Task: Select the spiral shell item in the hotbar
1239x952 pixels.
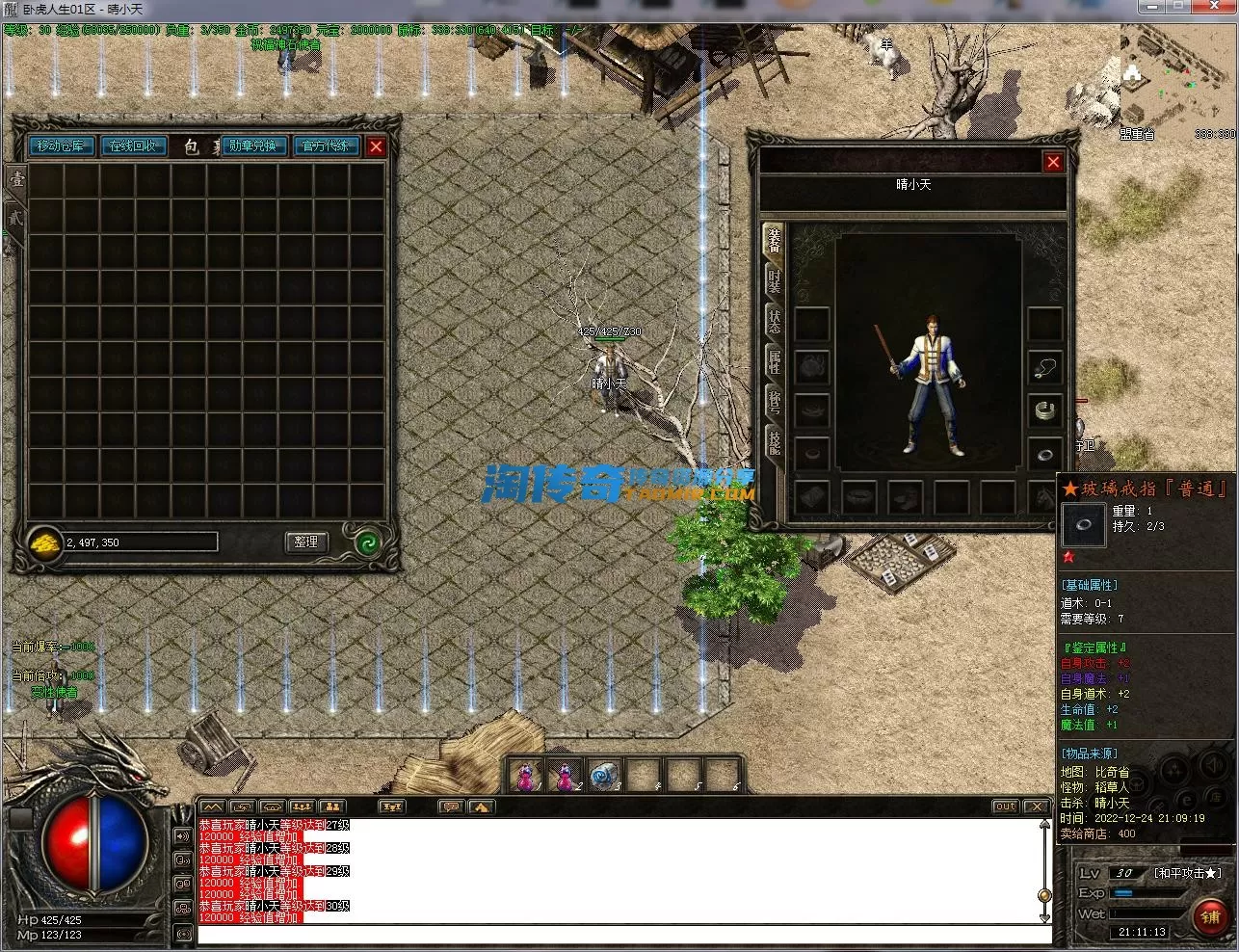Action: (603, 775)
